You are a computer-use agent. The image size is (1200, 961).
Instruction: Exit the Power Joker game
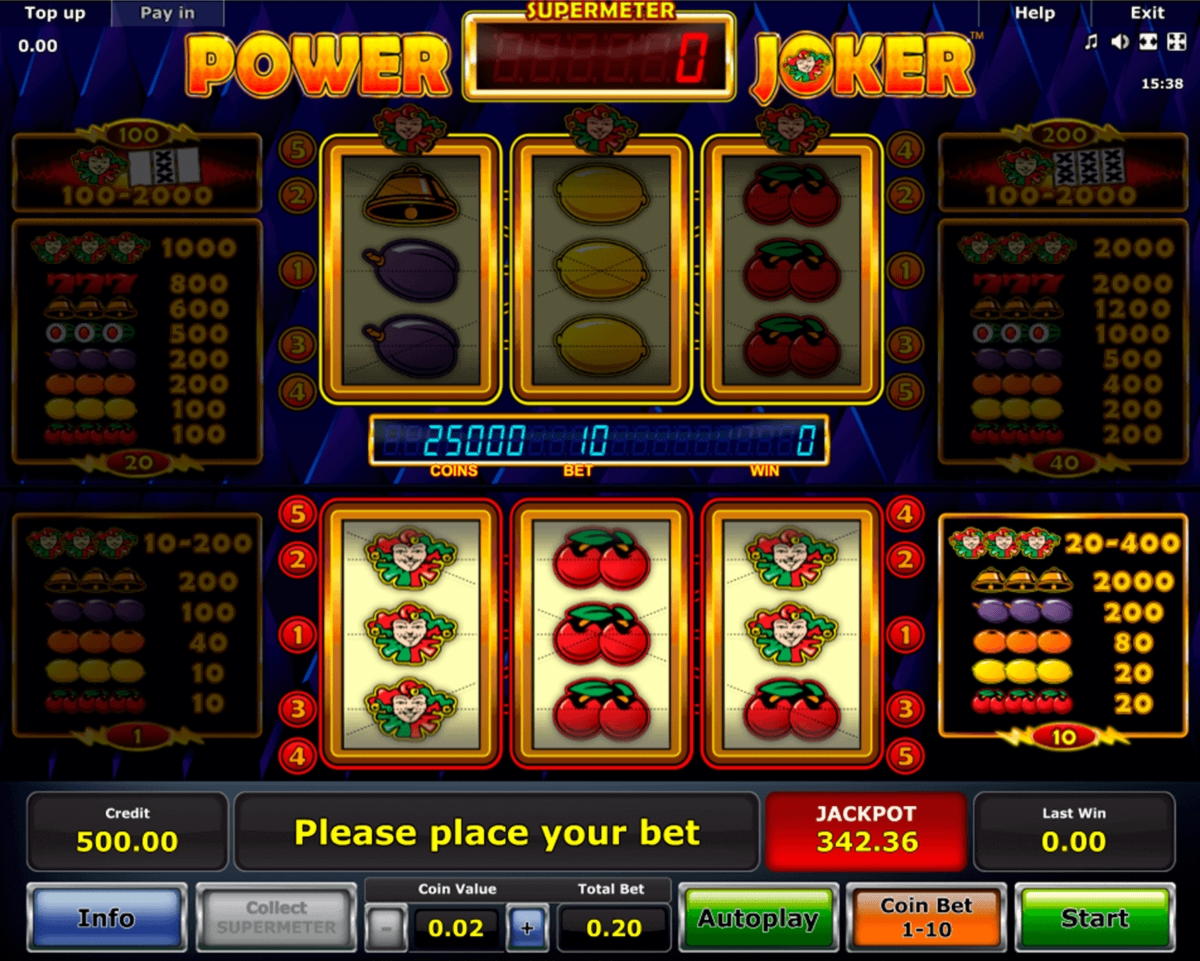tap(1147, 13)
